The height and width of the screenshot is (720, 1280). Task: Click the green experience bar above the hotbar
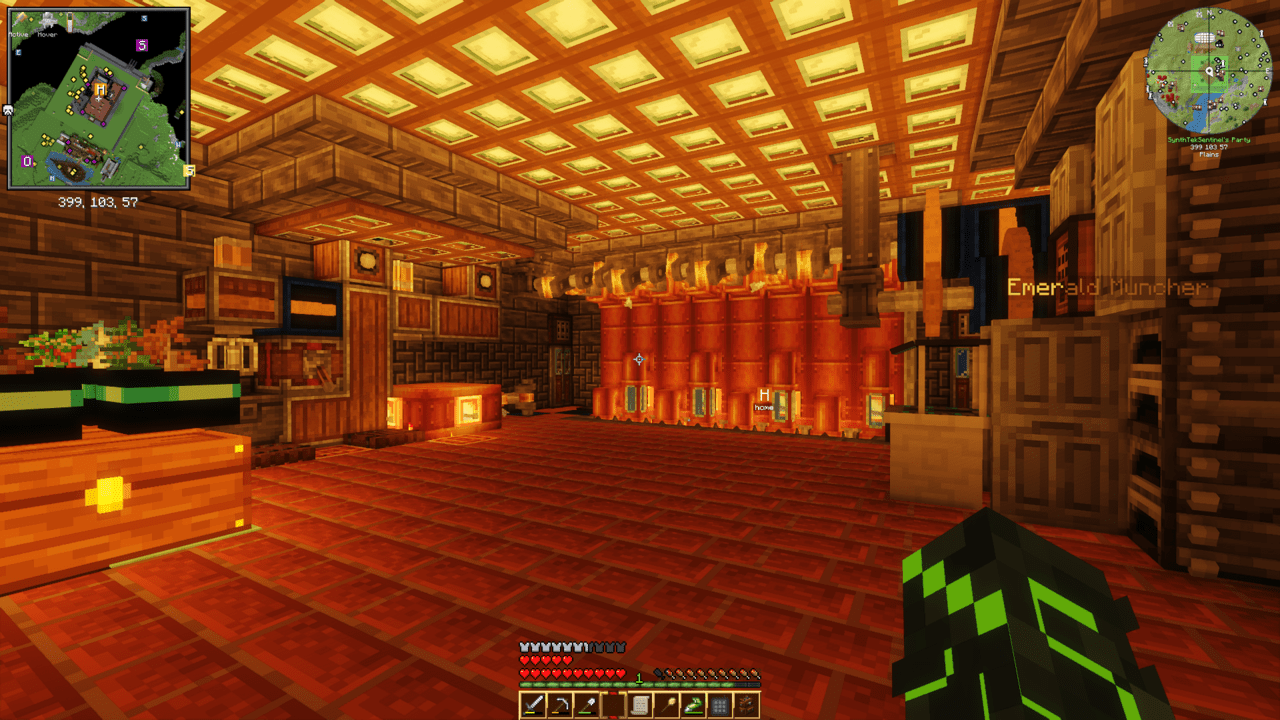tap(640, 685)
